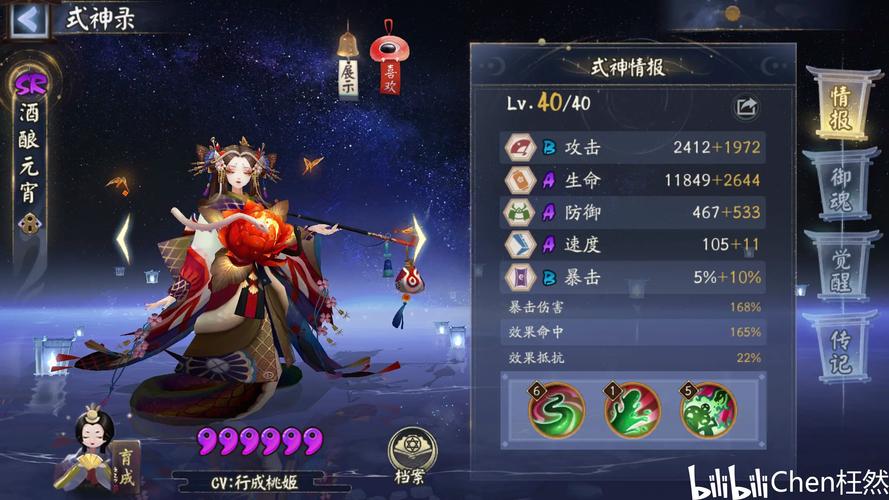
Task: Show the previous shikigami with left arrow
Action: tap(123, 238)
